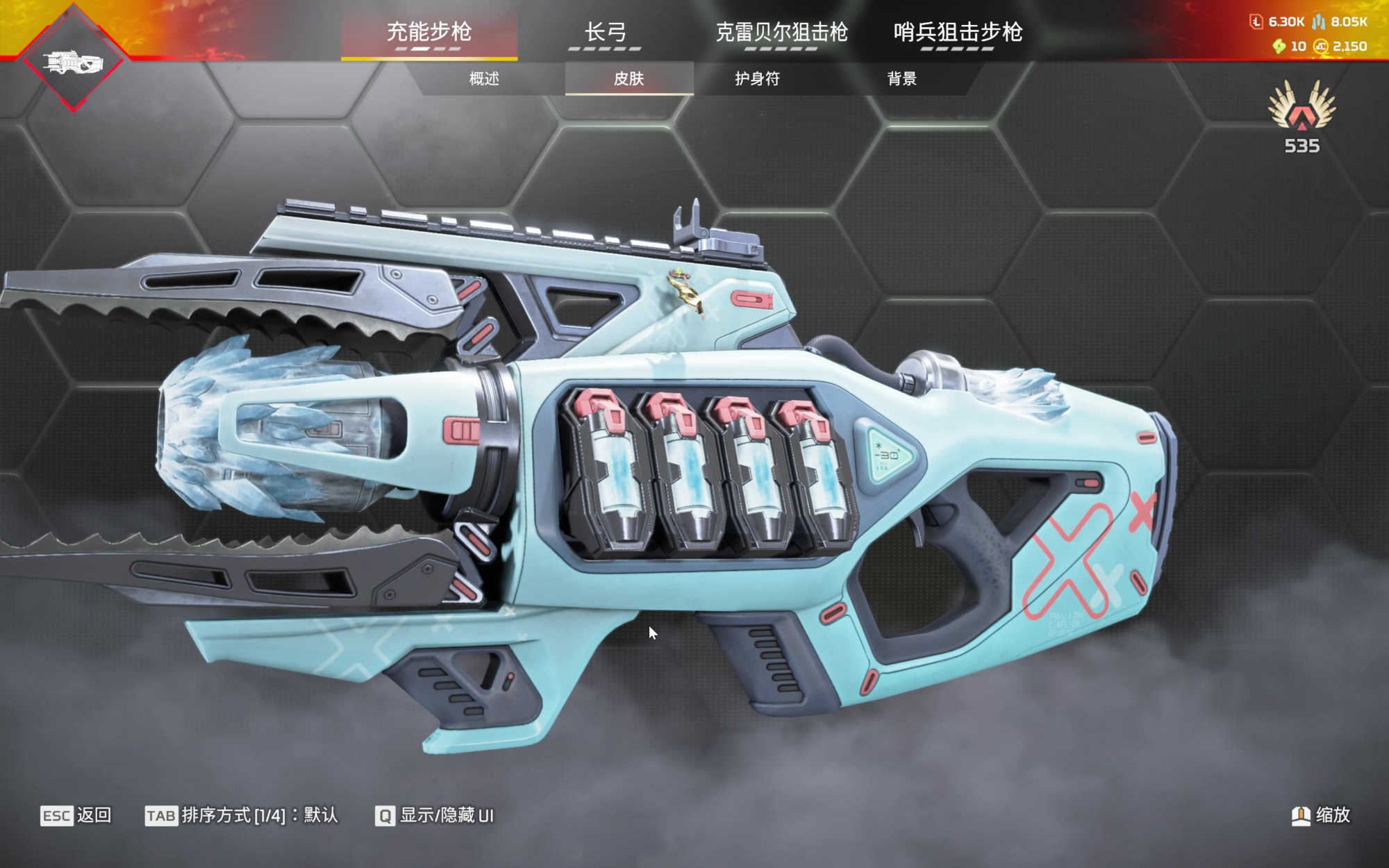The image size is (1389, 868).
Task: Activate the 缩放 zoom control
Action: (x=1321, y=815)
